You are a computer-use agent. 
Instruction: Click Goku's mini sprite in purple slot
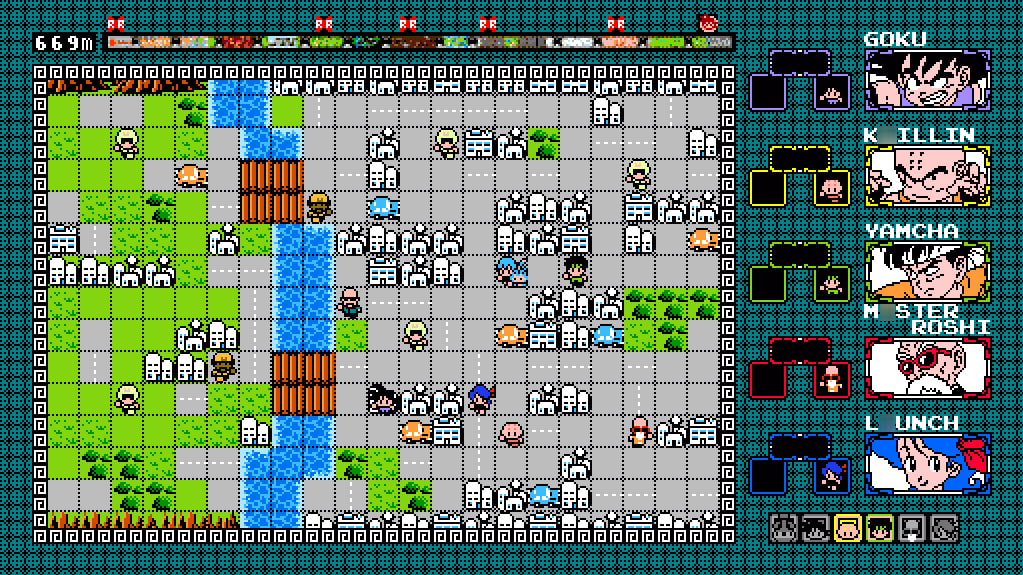(831, 93)
